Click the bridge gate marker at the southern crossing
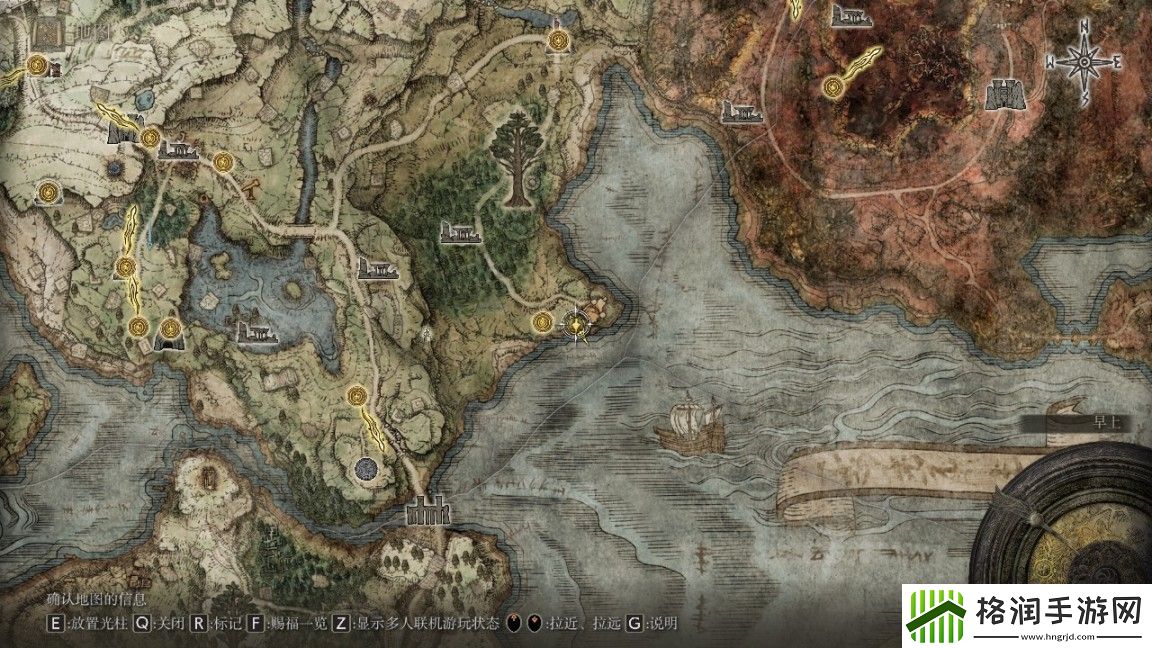This screenshot has width=1152, height=648. click(427, 512)
